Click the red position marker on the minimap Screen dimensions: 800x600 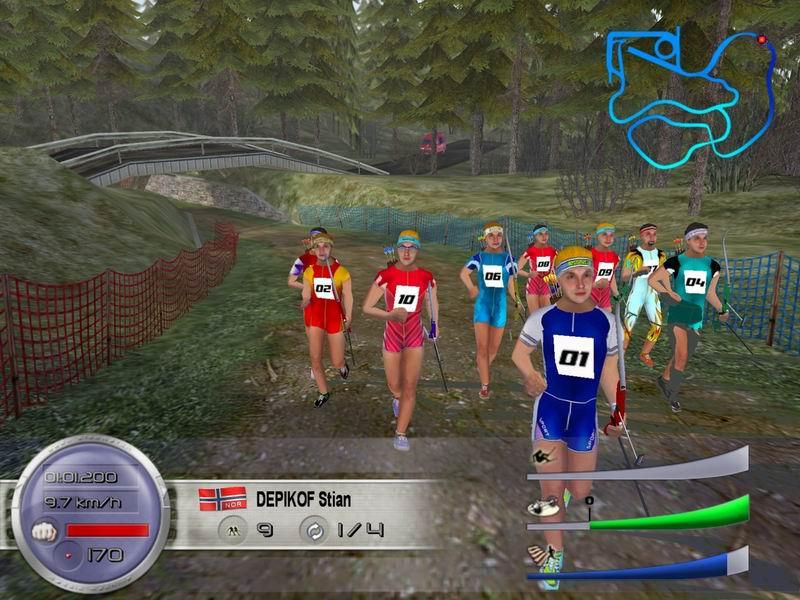(762, 39)
